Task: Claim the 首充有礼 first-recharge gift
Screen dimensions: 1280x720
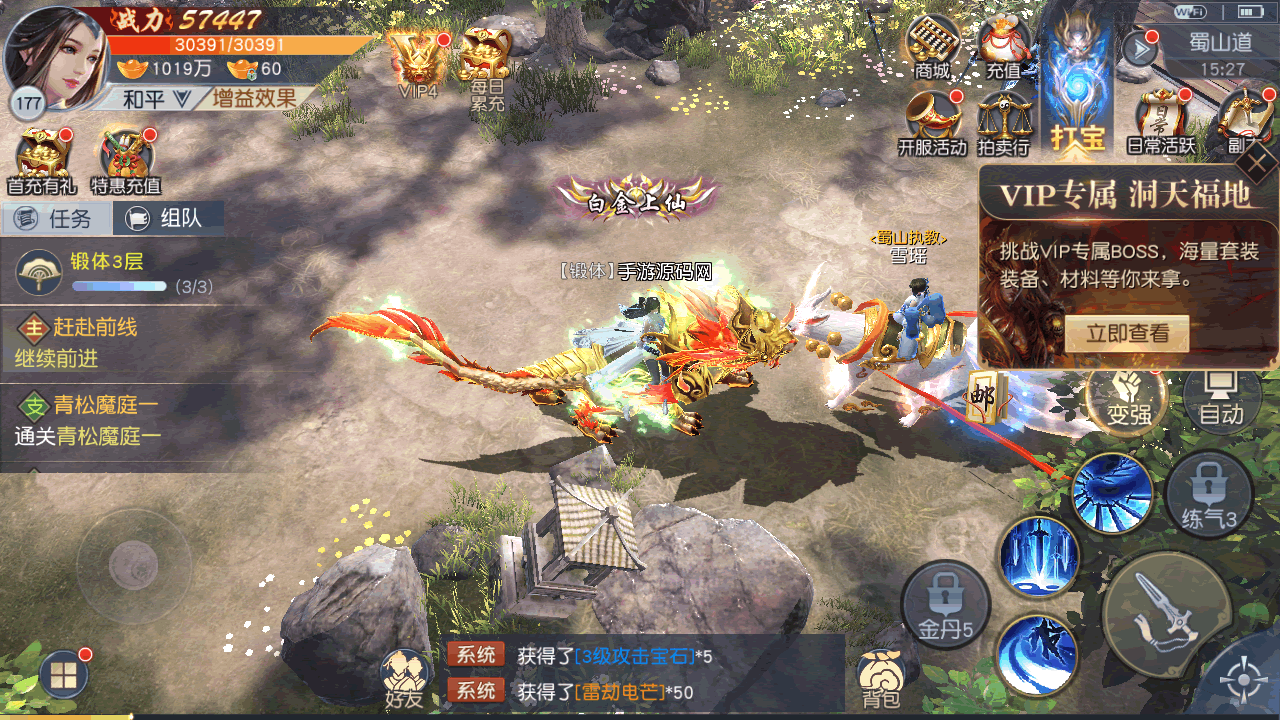Action: point(41,162)
